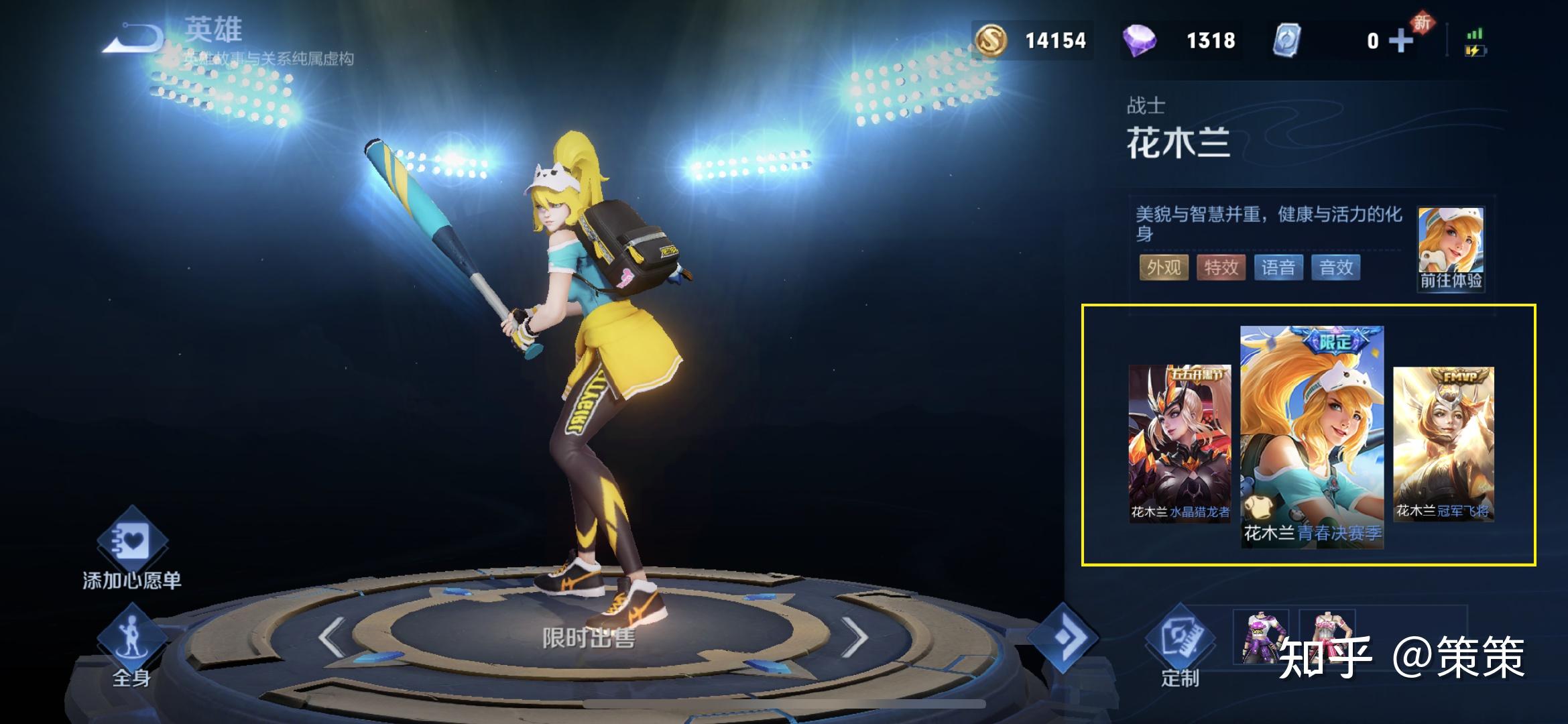Viewport: 1568px width, 724px height.
Task: Advance to the next skin with right arrow
Action: tap(854, 637)
